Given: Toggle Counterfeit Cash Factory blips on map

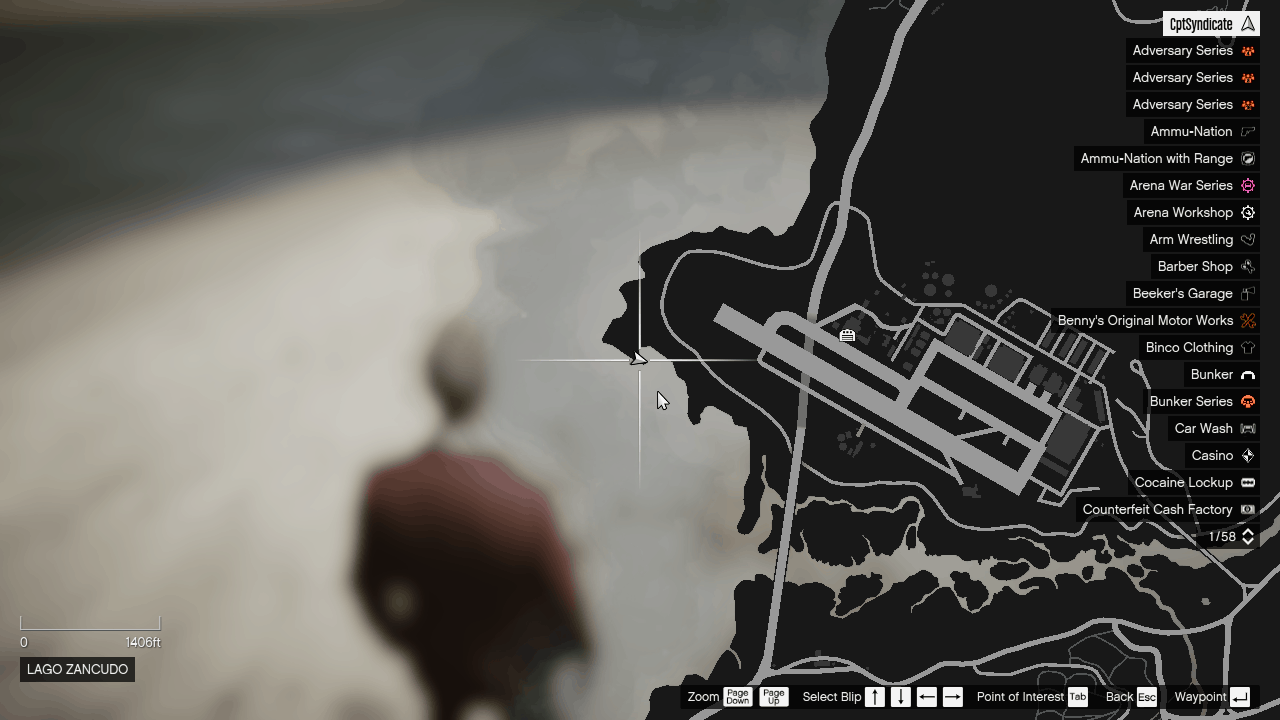Looking at the screenshot, I should tap(1247, 509).
